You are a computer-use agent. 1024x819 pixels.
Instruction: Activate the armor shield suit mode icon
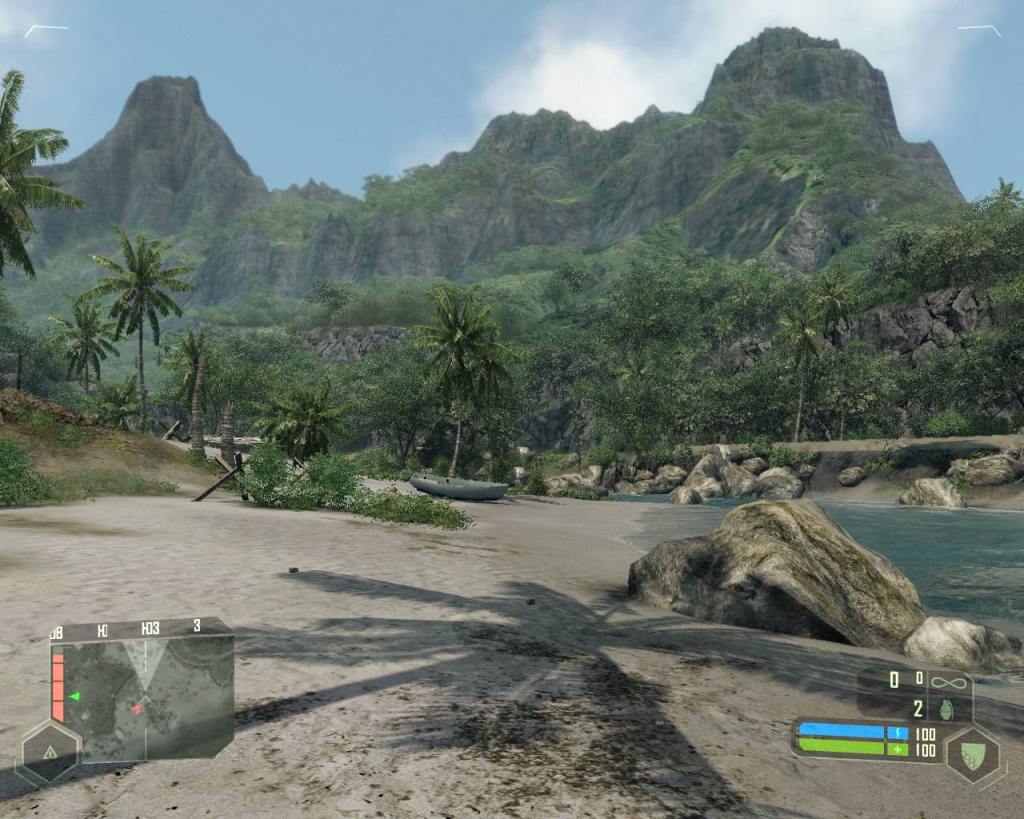(x=973, y=757)
